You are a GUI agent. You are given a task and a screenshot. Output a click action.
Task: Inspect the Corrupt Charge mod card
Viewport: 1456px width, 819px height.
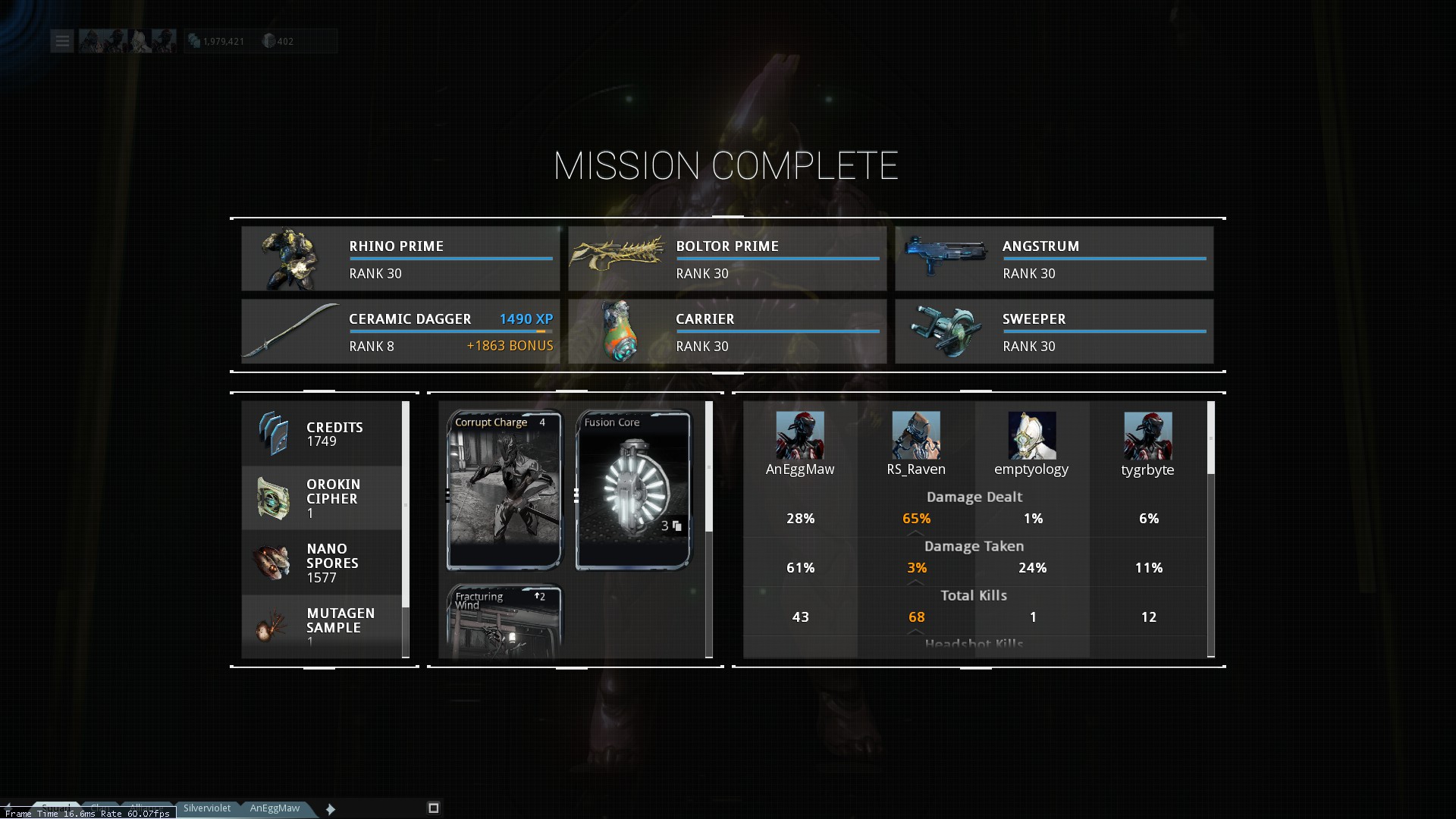(504, 490)
